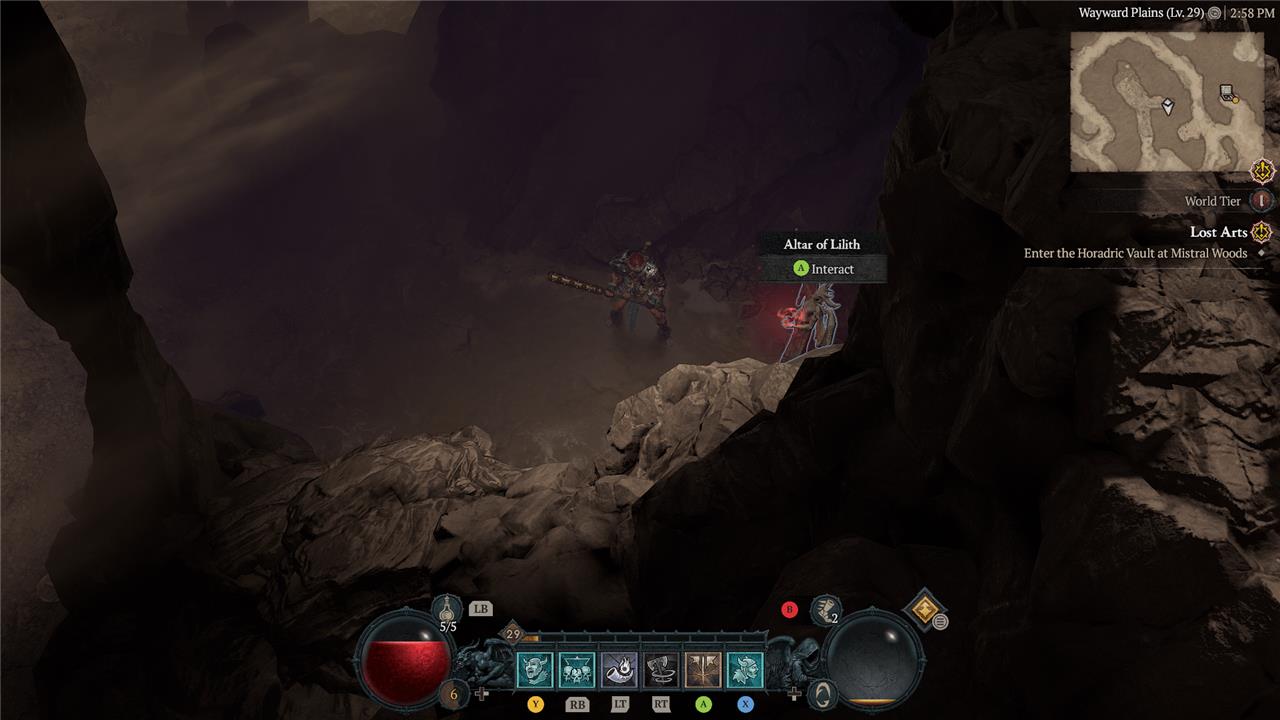This screenshot has height=720, width=1280.
Task: Select the Lost Arts quest tracker
Action: [1217, 232]
